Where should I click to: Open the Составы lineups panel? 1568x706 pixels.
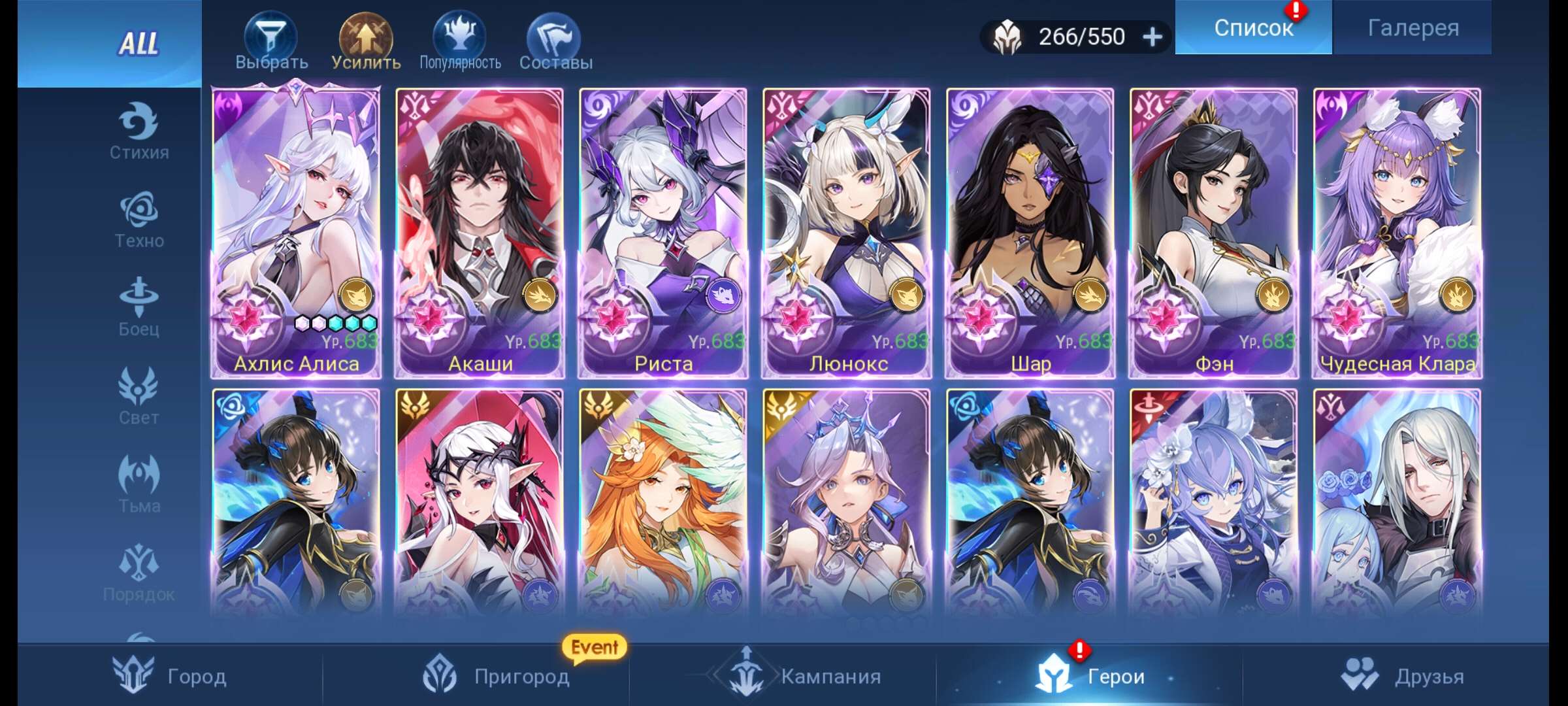(x=555, y=36)
